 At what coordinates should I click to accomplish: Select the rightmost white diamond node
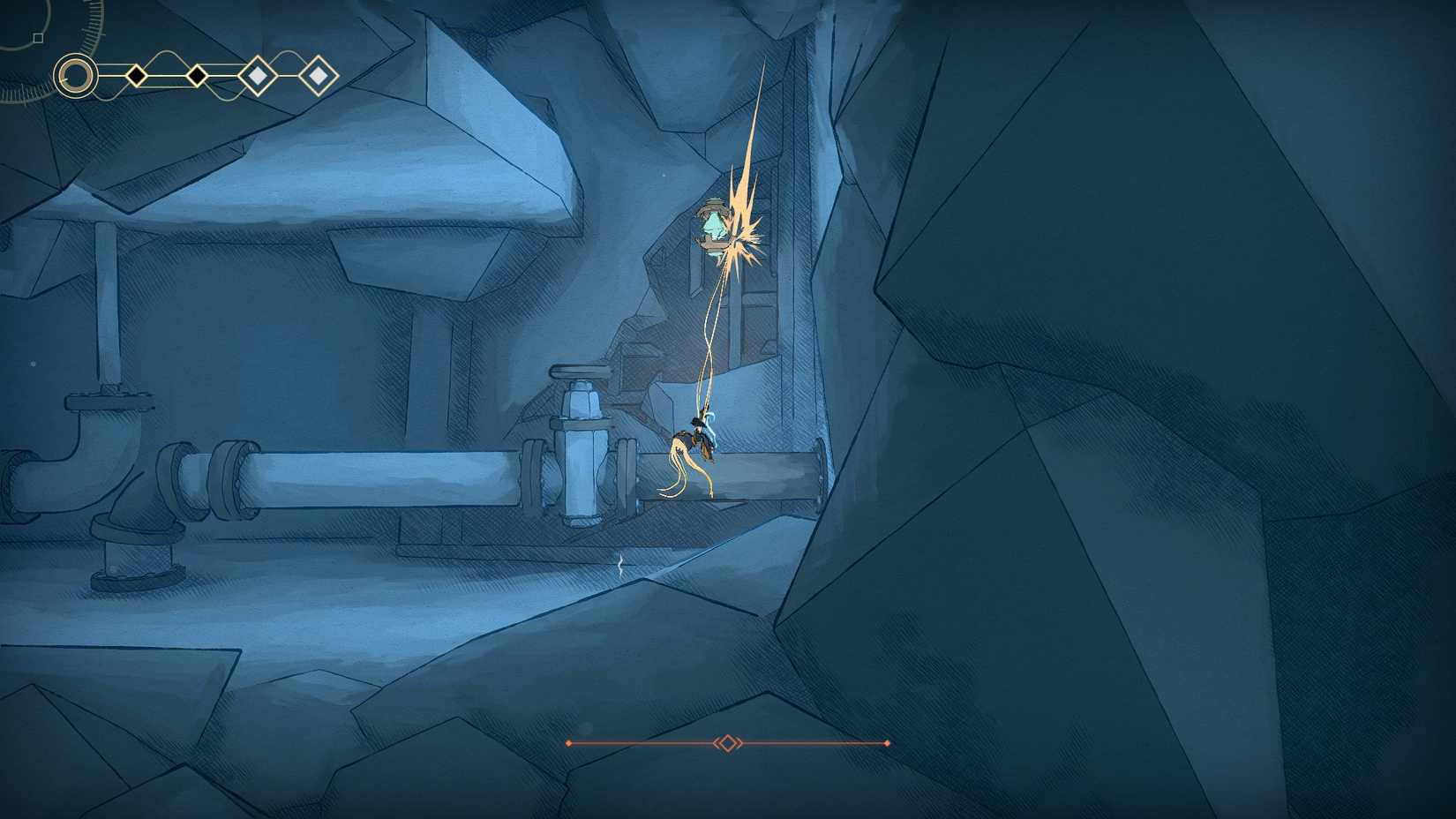[x=318, y=77]
